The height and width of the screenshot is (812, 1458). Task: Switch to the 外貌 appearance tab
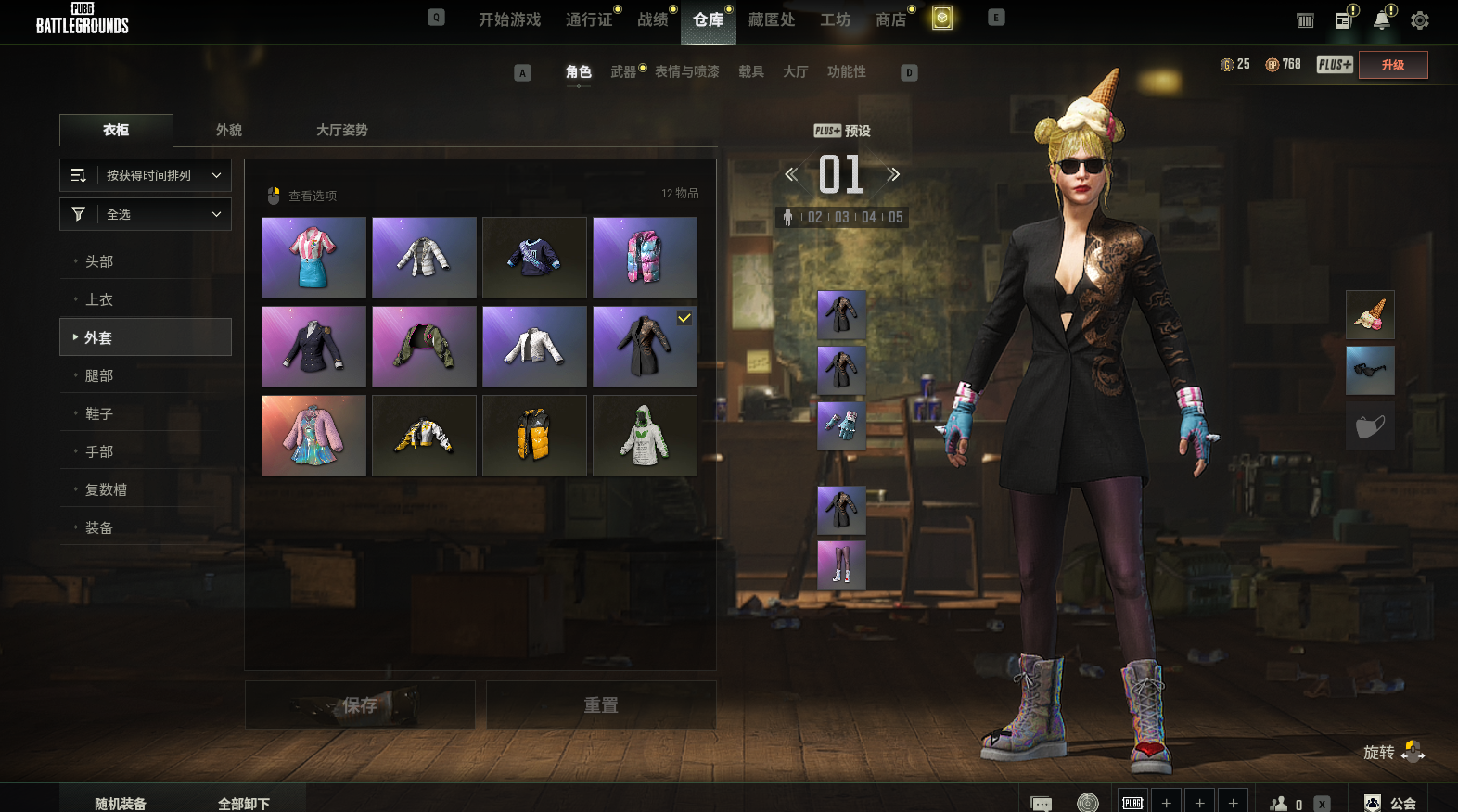229,130
